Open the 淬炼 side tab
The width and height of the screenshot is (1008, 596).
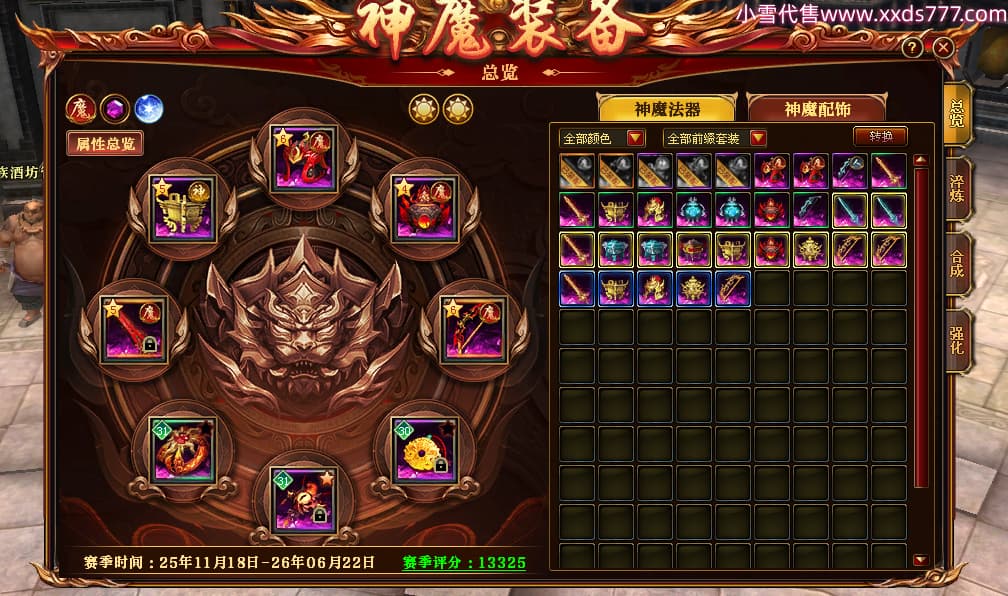[x=957, y=189]
